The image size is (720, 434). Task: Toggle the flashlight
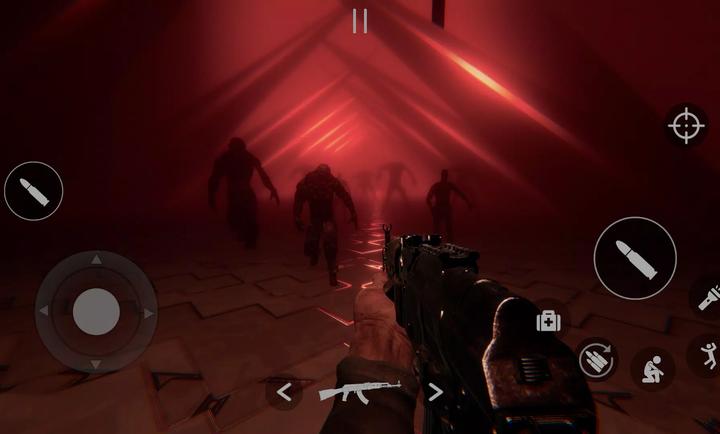coord(706,297)
